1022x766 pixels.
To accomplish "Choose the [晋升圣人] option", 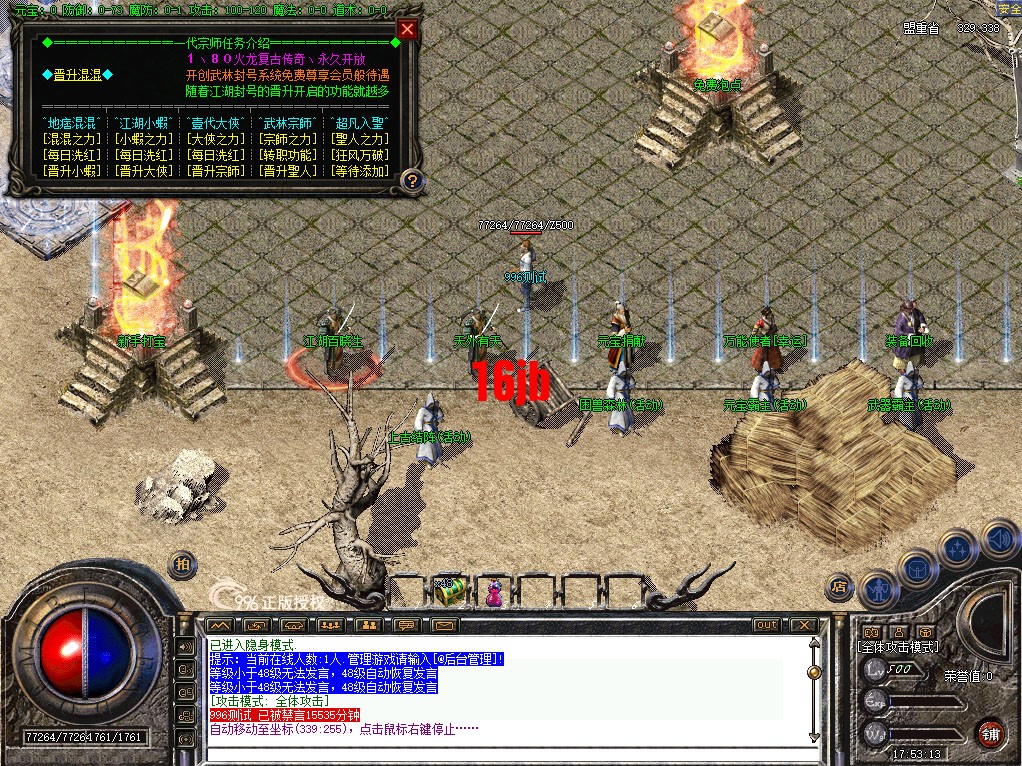I will pyautogui.click(x=288, y=171).
